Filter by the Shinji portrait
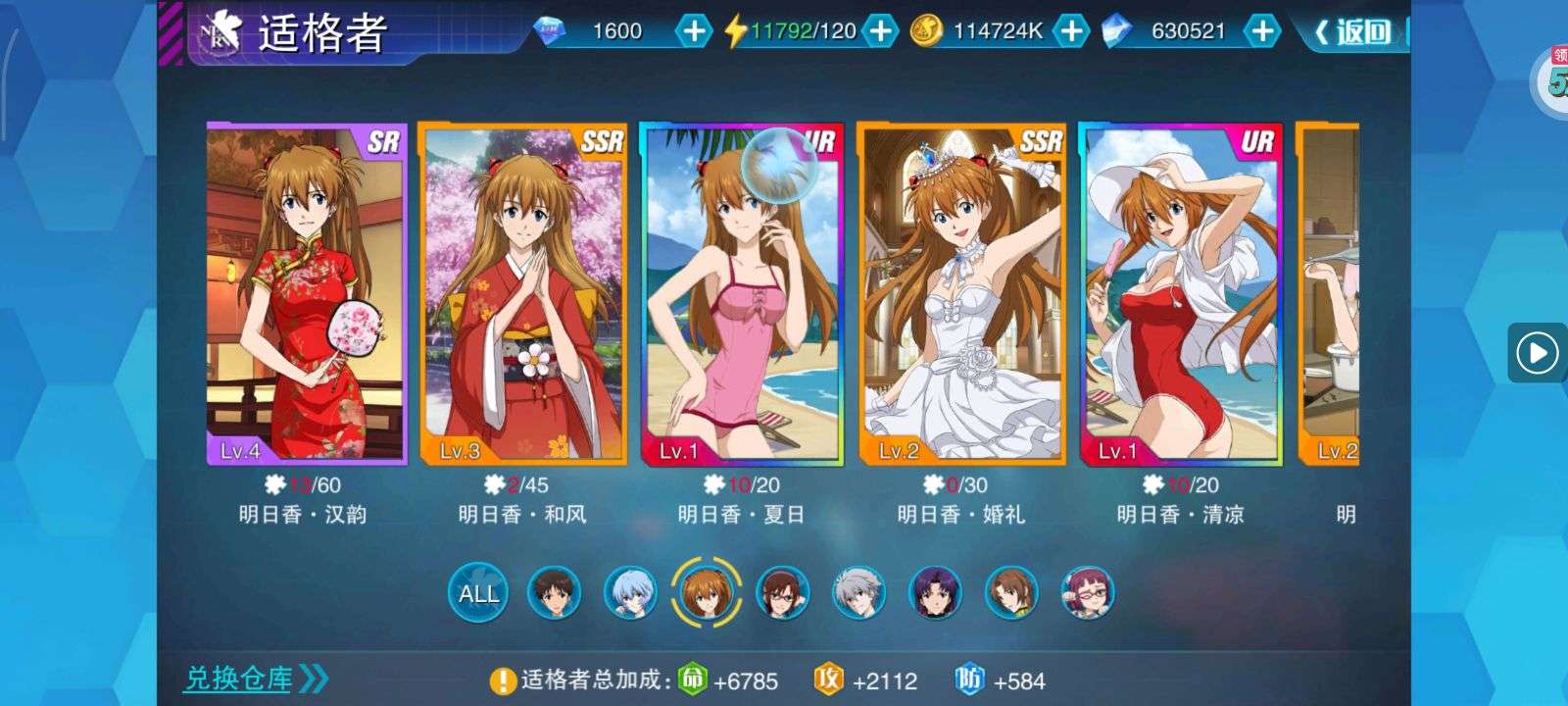Viewport: 1568px width, 706px height. [x=554, y=592]
